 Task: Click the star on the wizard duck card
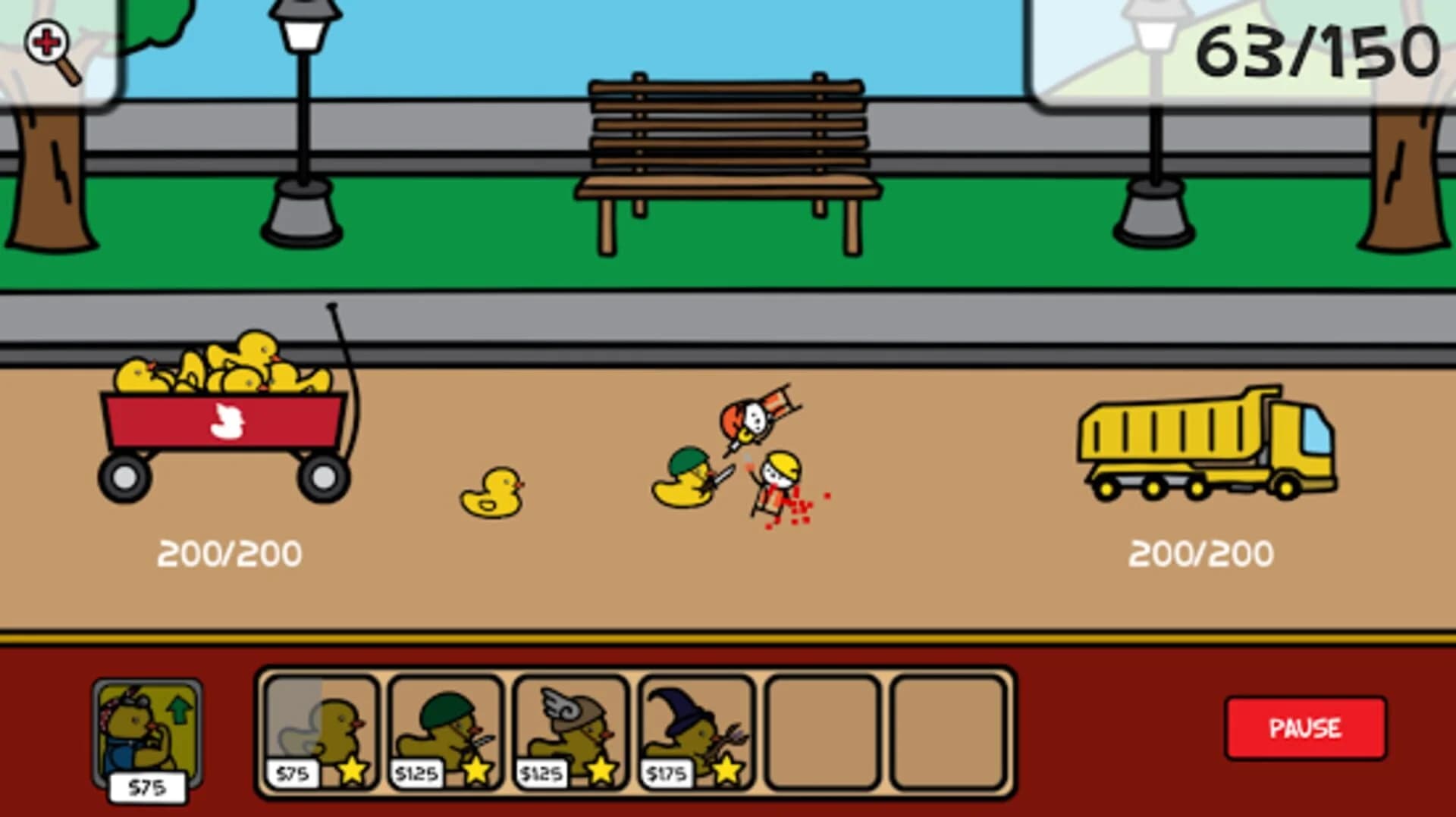point(726,771)
